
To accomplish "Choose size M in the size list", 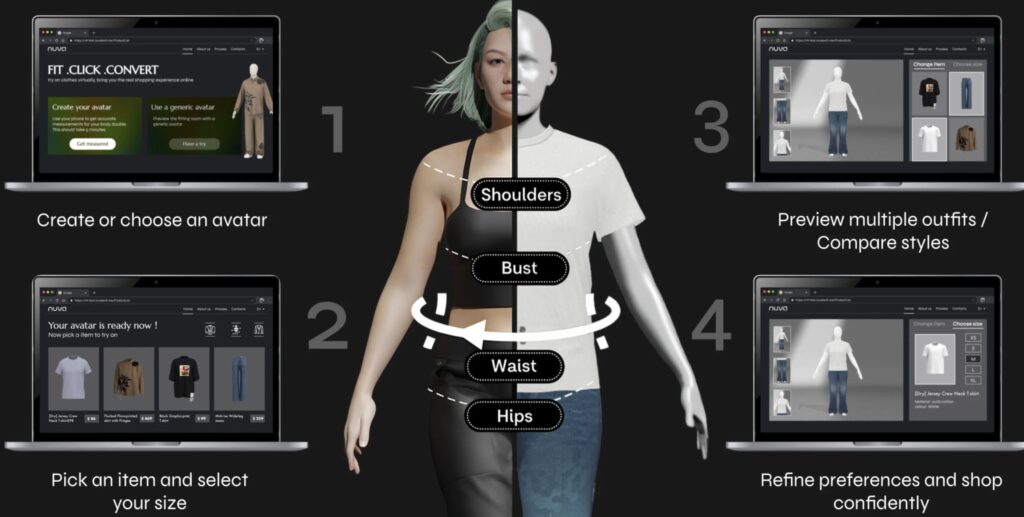I will tap(973, 360).
